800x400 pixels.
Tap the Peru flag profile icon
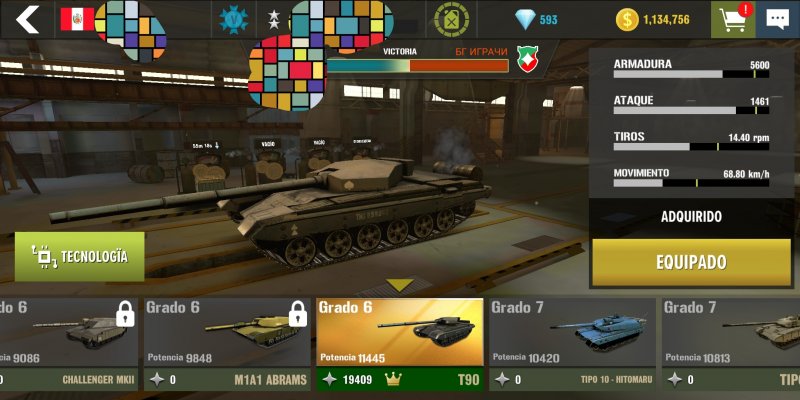coord(76,19)
